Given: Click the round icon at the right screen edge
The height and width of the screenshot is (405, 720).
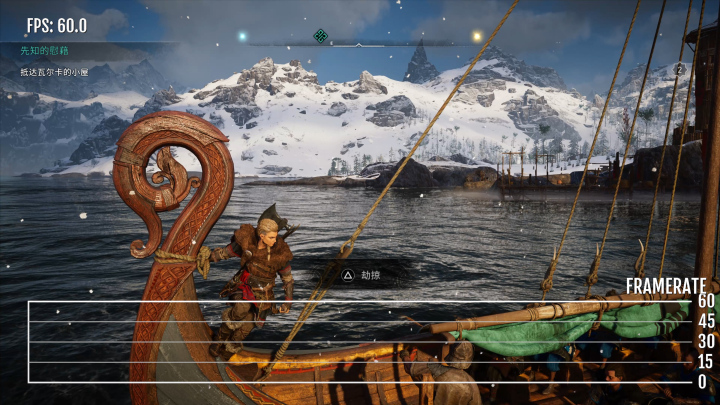Looking at the screenshot, I should (x=680, y=69).
